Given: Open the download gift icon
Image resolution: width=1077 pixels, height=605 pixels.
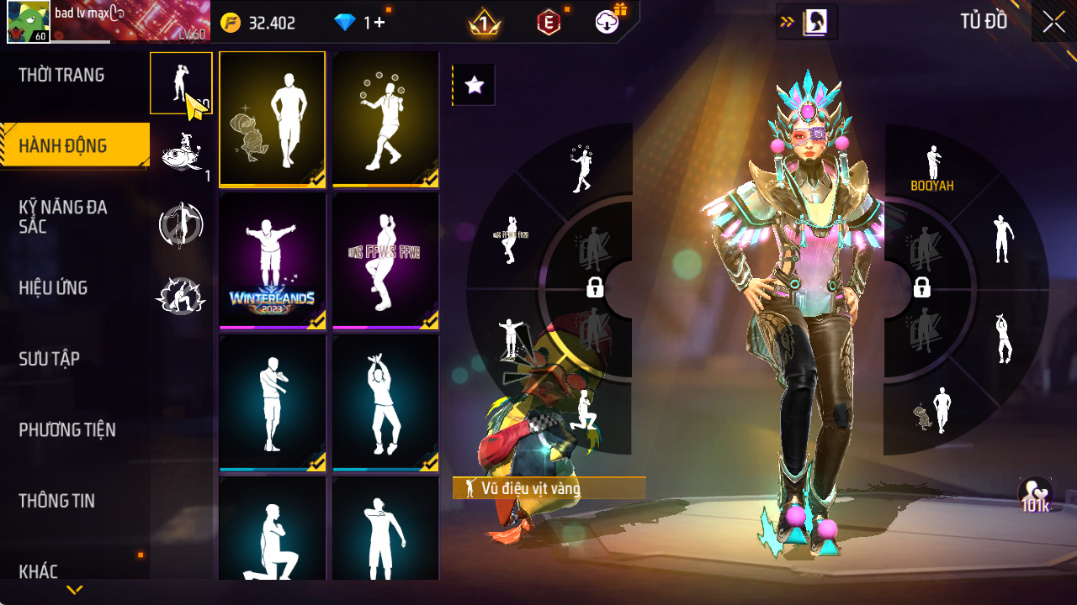Looking at the screenshot, I should click(608, 21).
